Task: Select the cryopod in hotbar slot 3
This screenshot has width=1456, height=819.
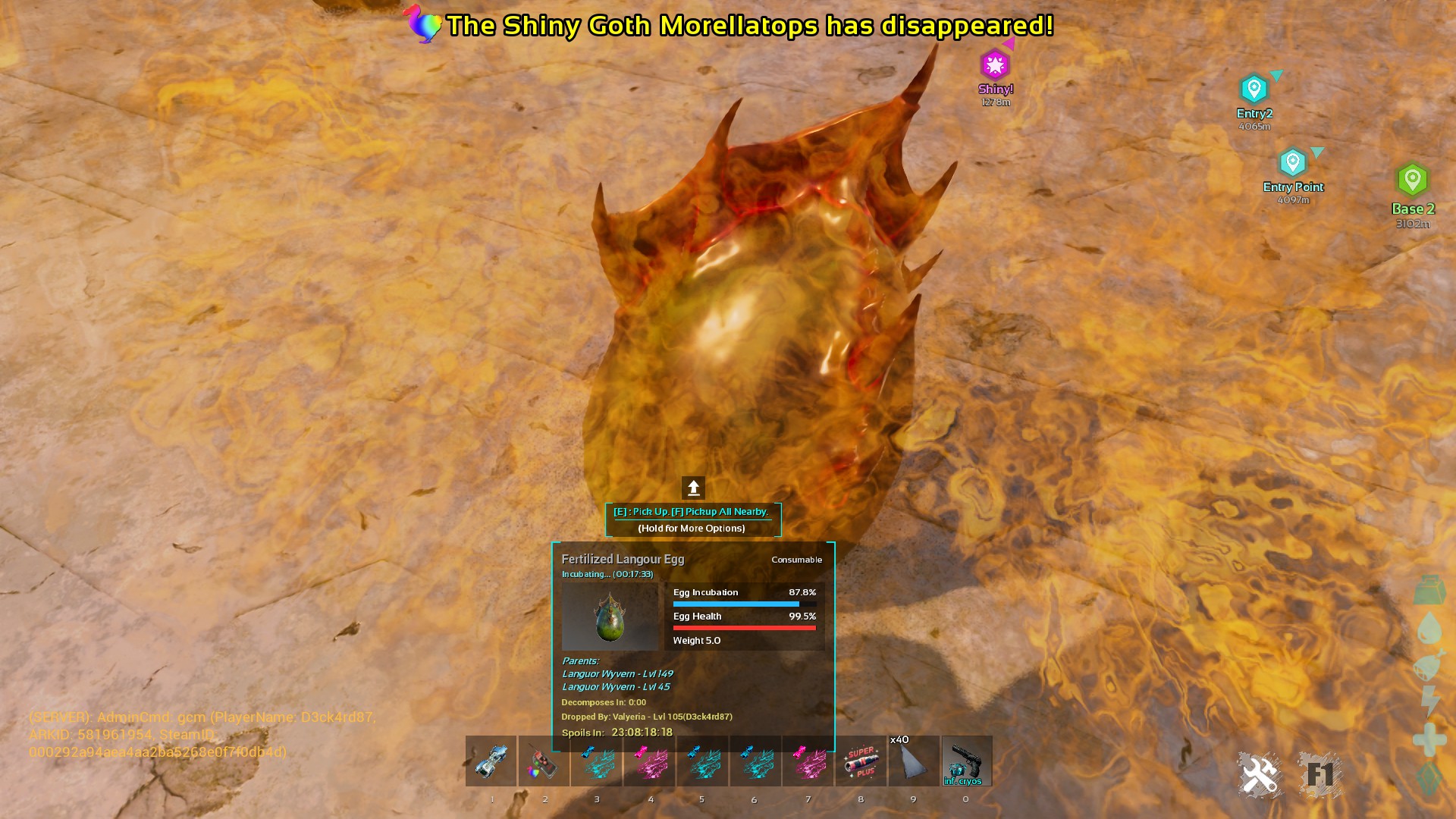Action: click(x=597, y=762)
